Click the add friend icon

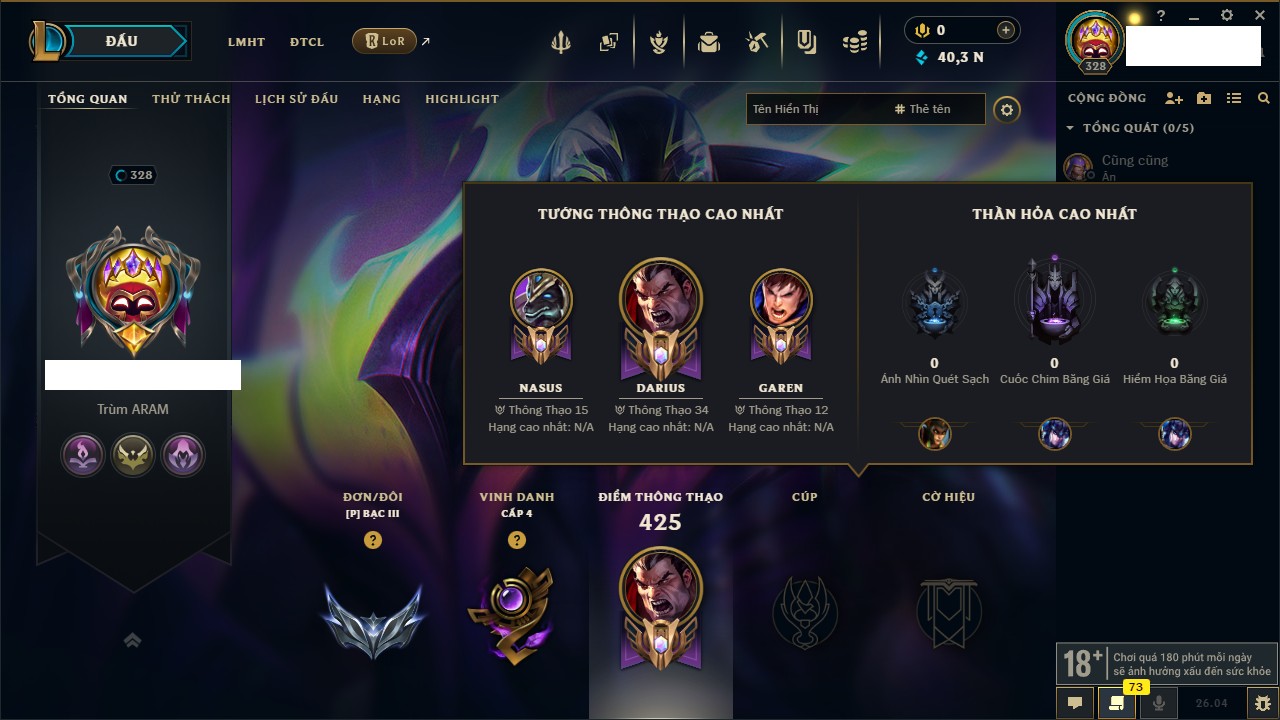point(1174,98)
